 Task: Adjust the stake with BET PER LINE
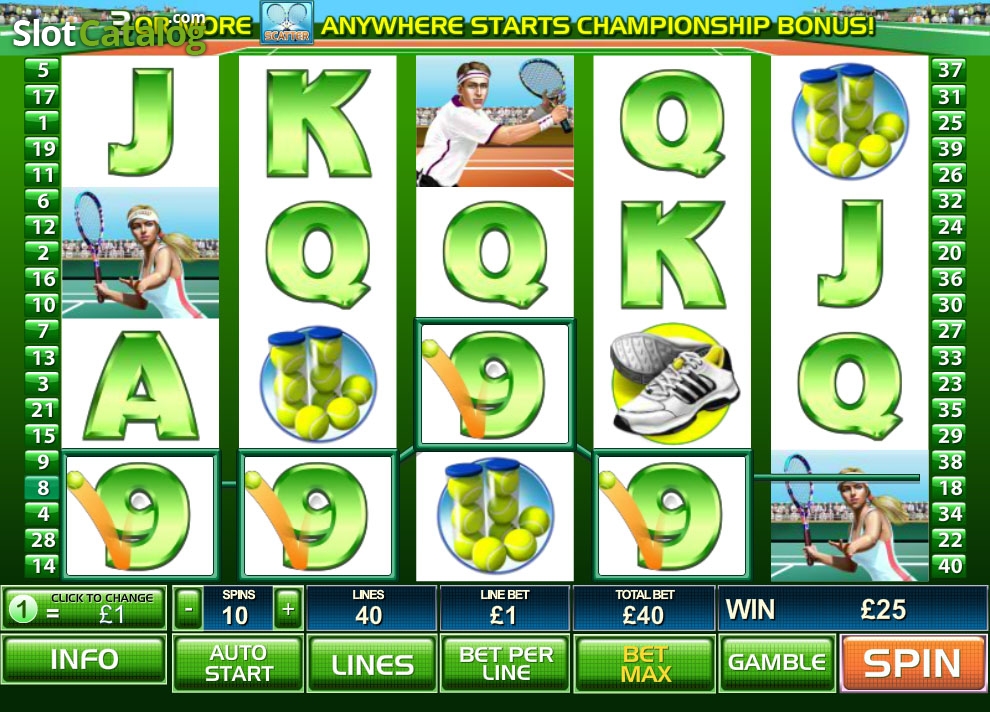tap(506, 663)
